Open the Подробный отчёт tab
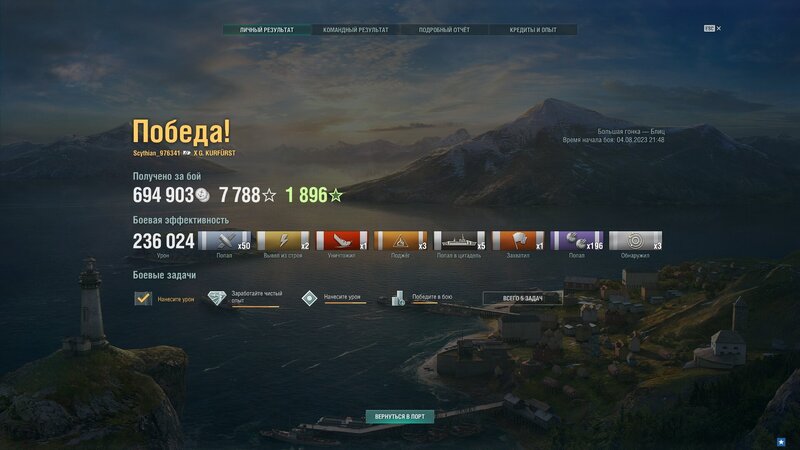 445,30
